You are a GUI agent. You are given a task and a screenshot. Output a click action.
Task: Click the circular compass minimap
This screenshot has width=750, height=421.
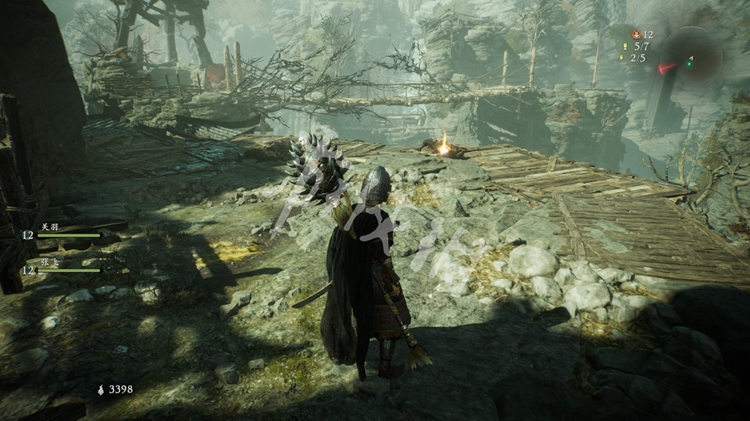(x=691, y=57)
